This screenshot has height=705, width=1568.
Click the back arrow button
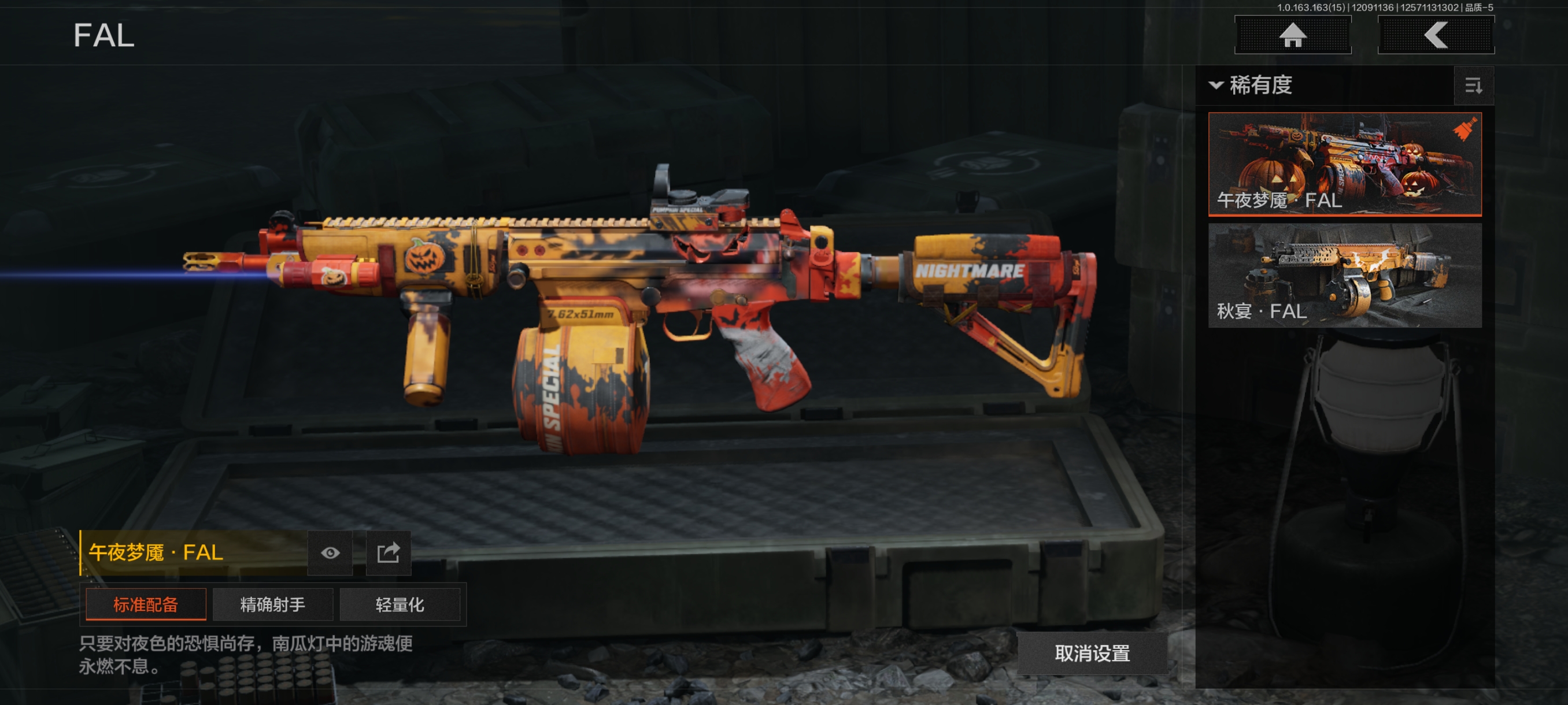1435,35
